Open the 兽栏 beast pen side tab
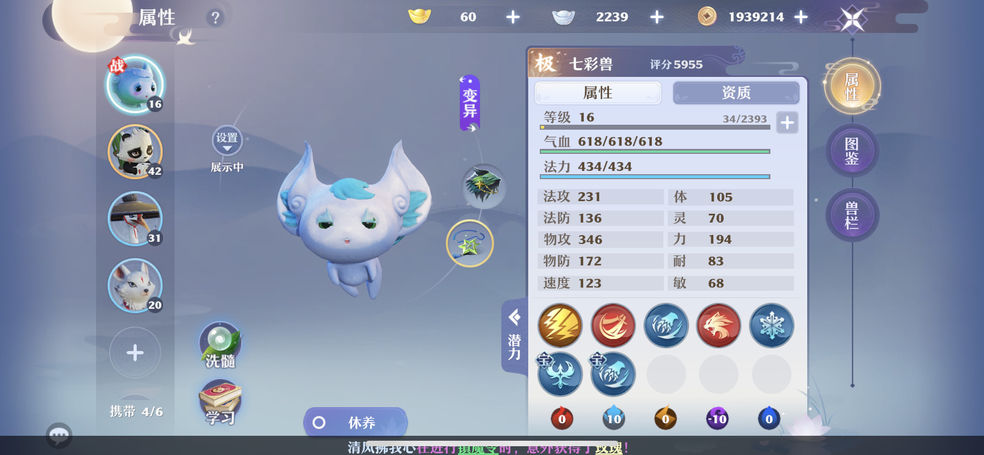 [x=851, y=215]
